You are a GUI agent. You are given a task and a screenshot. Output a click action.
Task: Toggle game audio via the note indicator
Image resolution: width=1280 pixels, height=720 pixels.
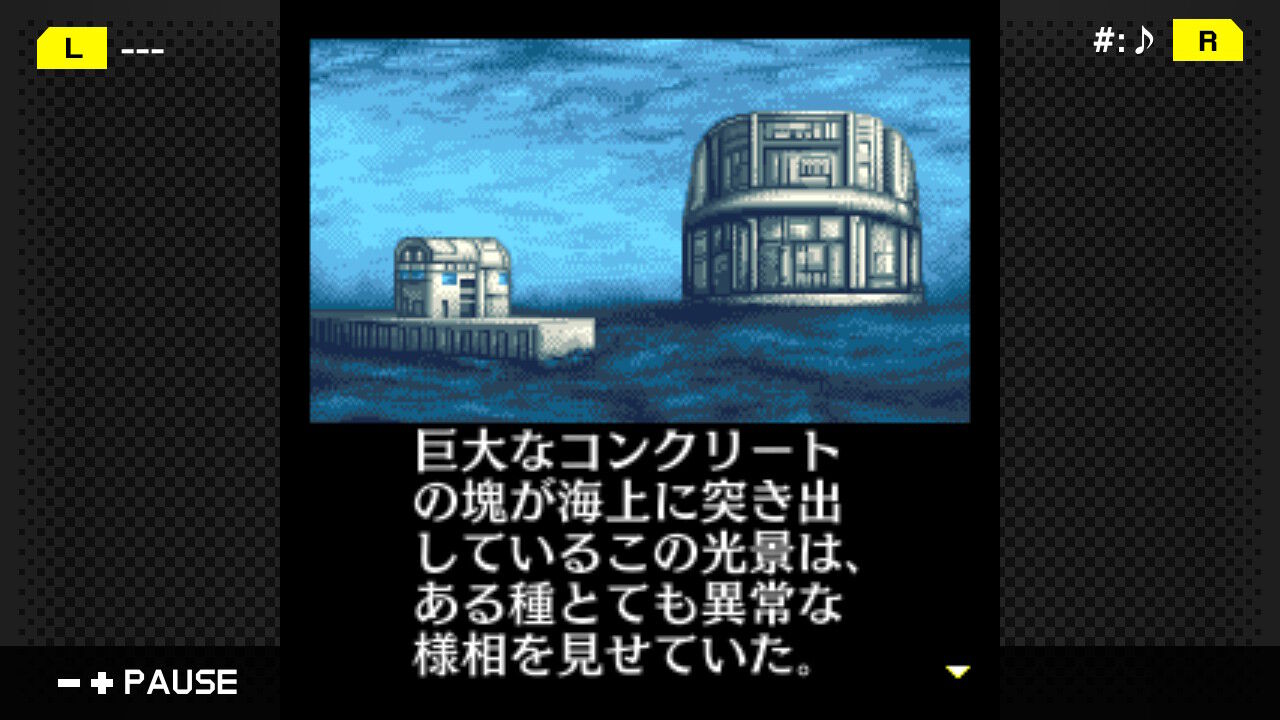1143,41
